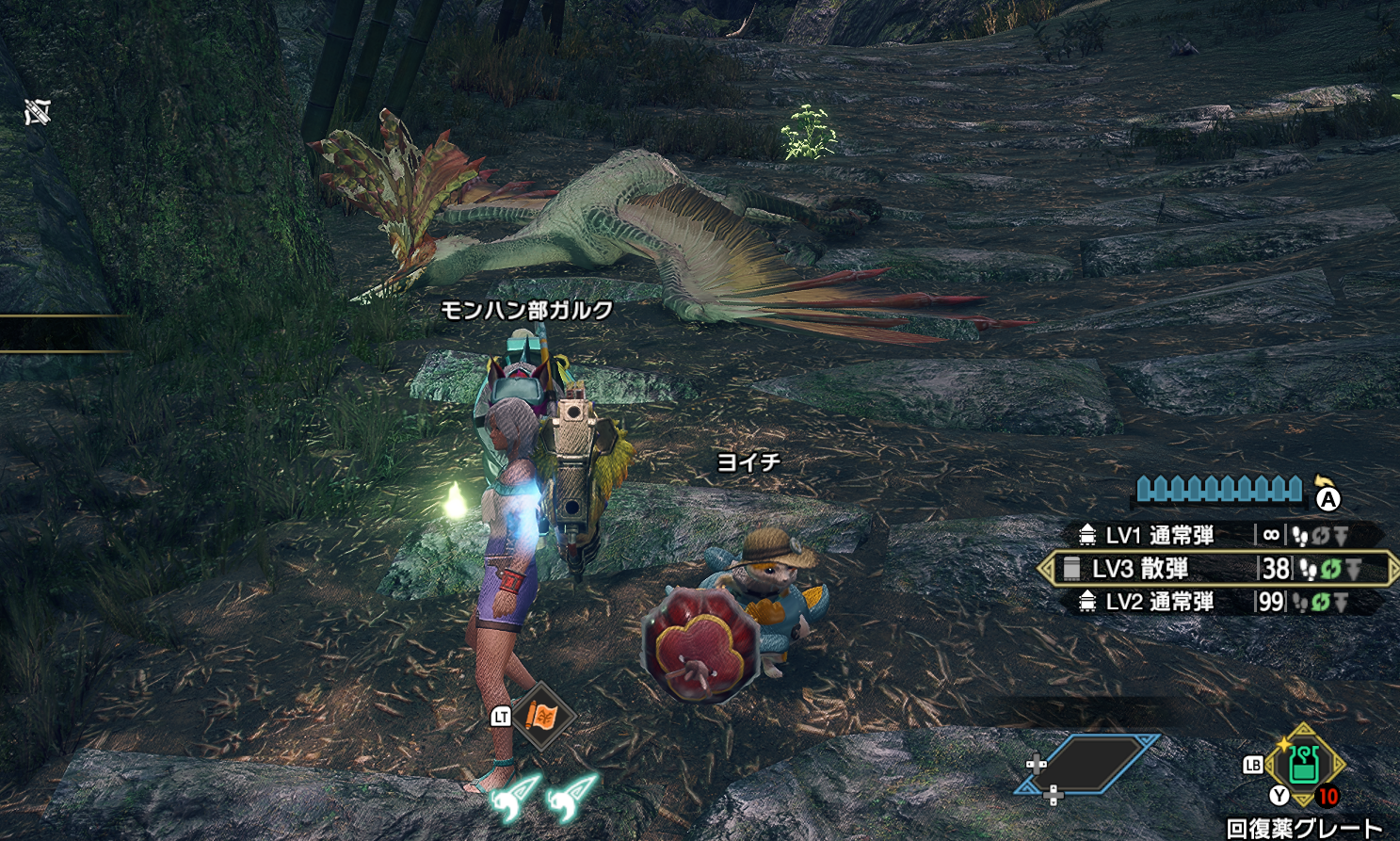Select the glowing wirebug icons

click(x=544, y=796)
